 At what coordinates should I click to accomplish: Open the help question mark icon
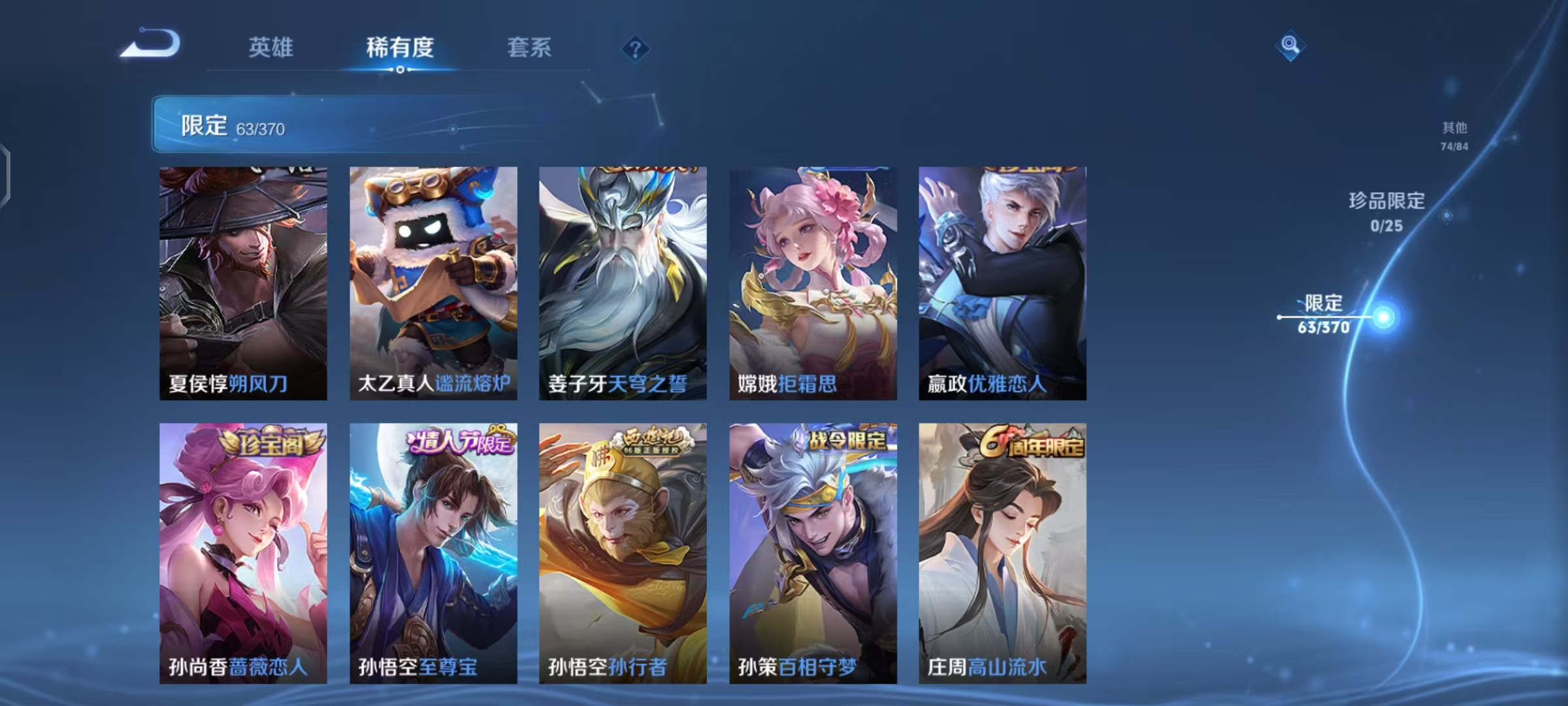click(634, 50)
